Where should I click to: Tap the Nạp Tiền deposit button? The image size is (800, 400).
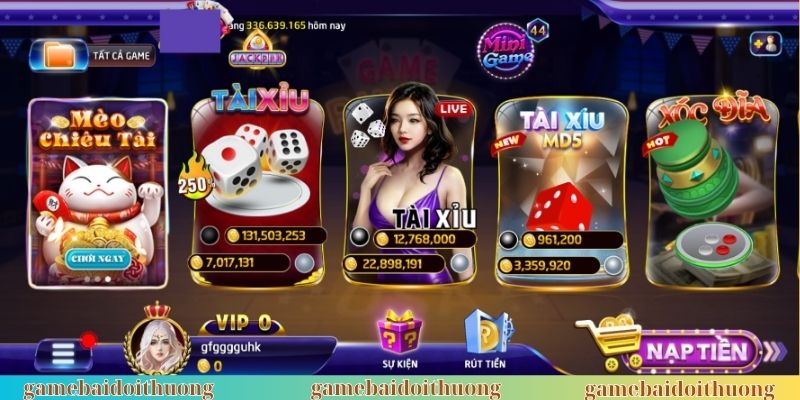tap(695, 351)
